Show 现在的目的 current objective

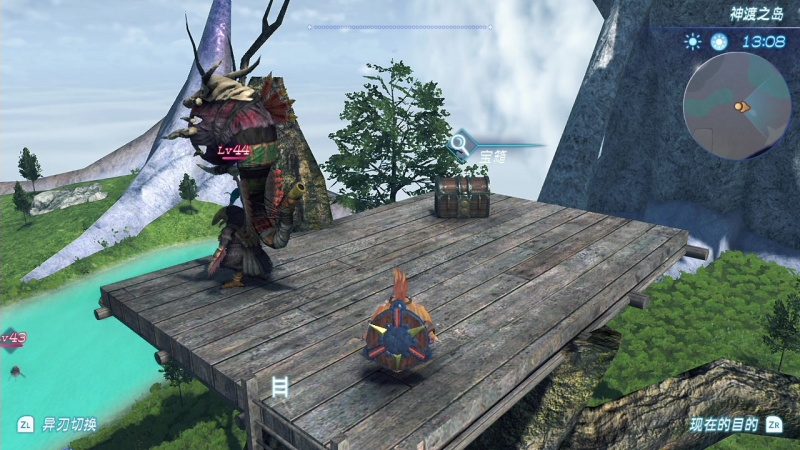point(724,424)
